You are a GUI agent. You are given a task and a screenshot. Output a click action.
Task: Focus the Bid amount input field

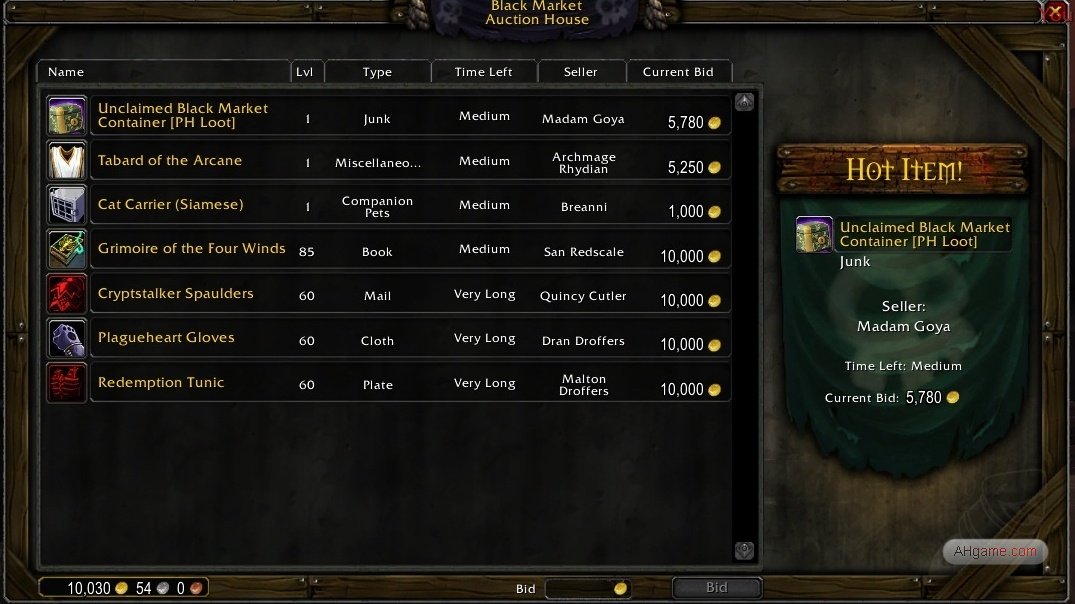(x=580, y=588)
